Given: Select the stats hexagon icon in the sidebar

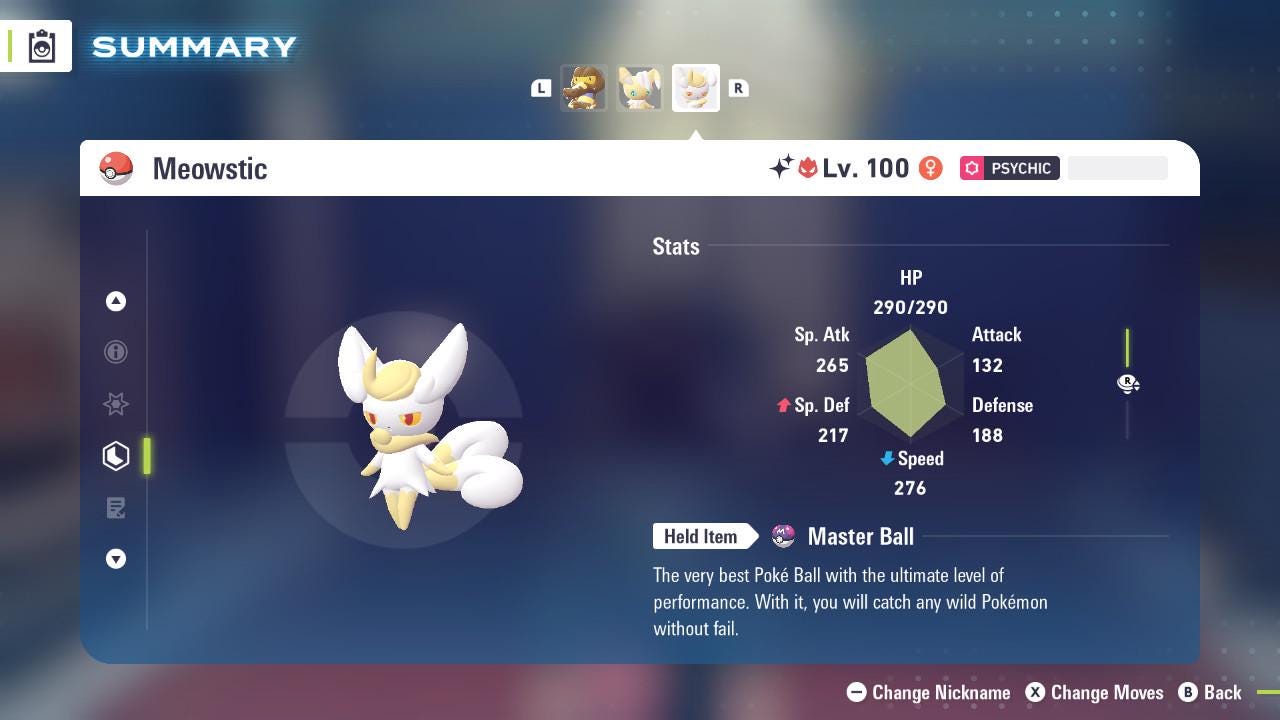Looking at the screenshot, I should pos(116,456).
